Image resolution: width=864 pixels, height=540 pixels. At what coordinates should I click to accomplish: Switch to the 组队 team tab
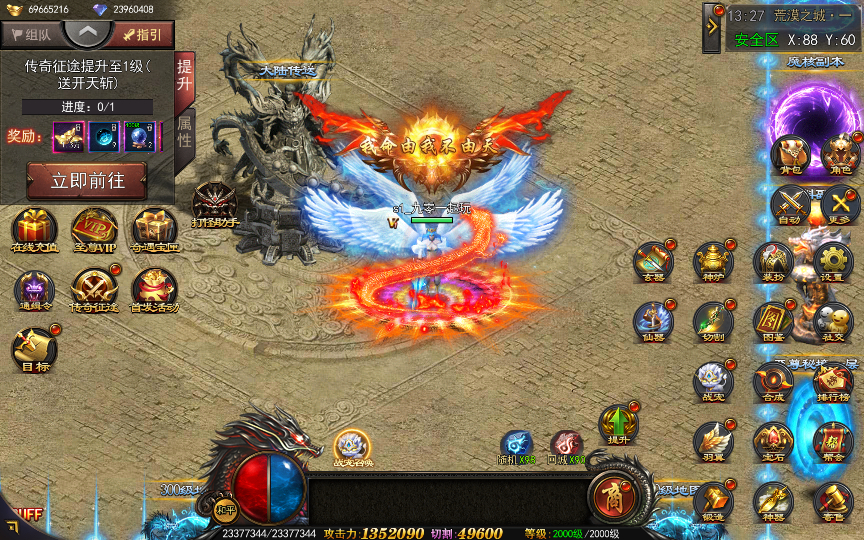coord(32,34)
